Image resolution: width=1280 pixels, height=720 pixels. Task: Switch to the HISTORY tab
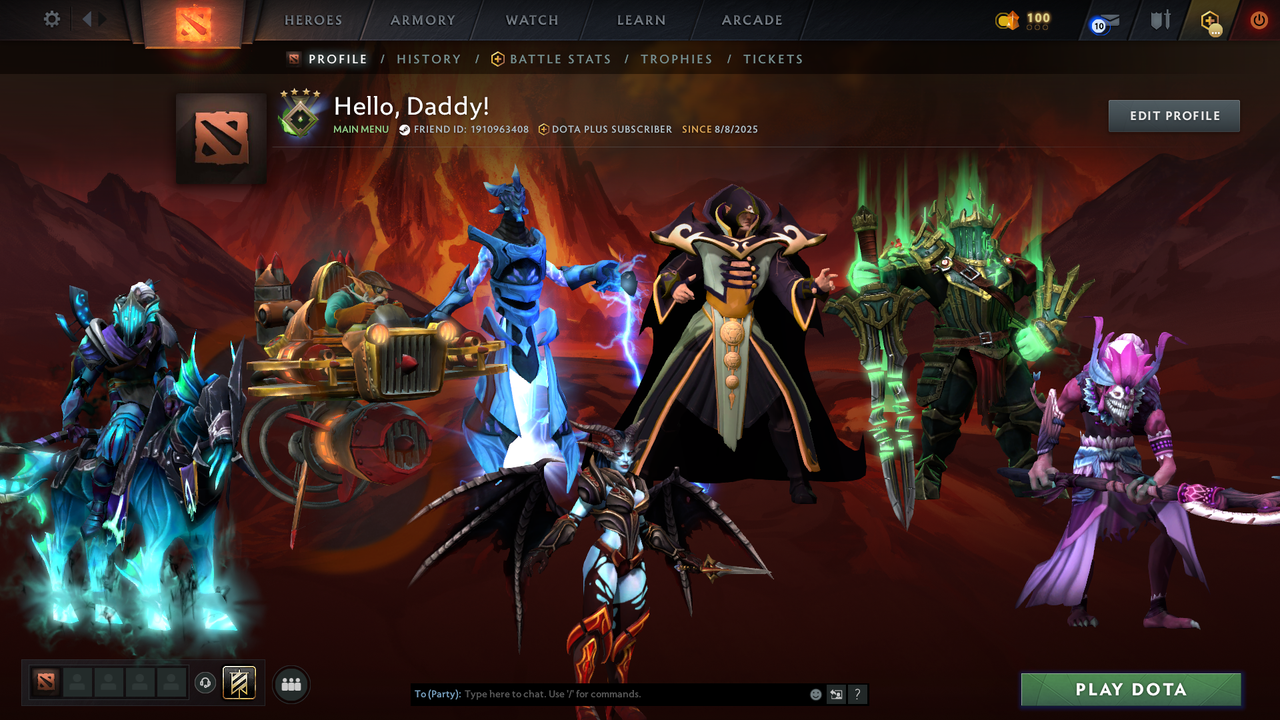[429, 59]
